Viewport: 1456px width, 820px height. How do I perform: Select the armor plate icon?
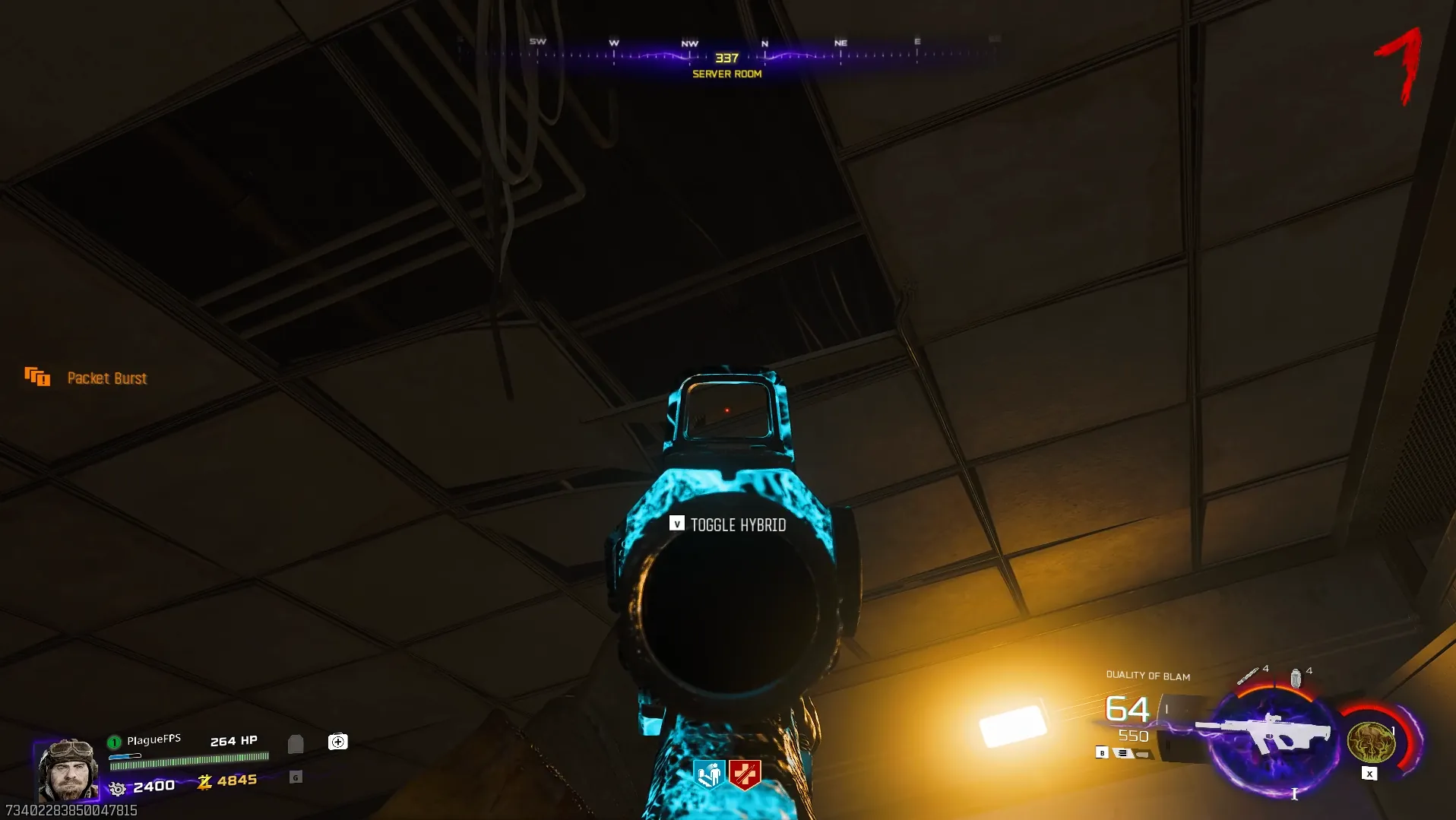pos(296,743)
